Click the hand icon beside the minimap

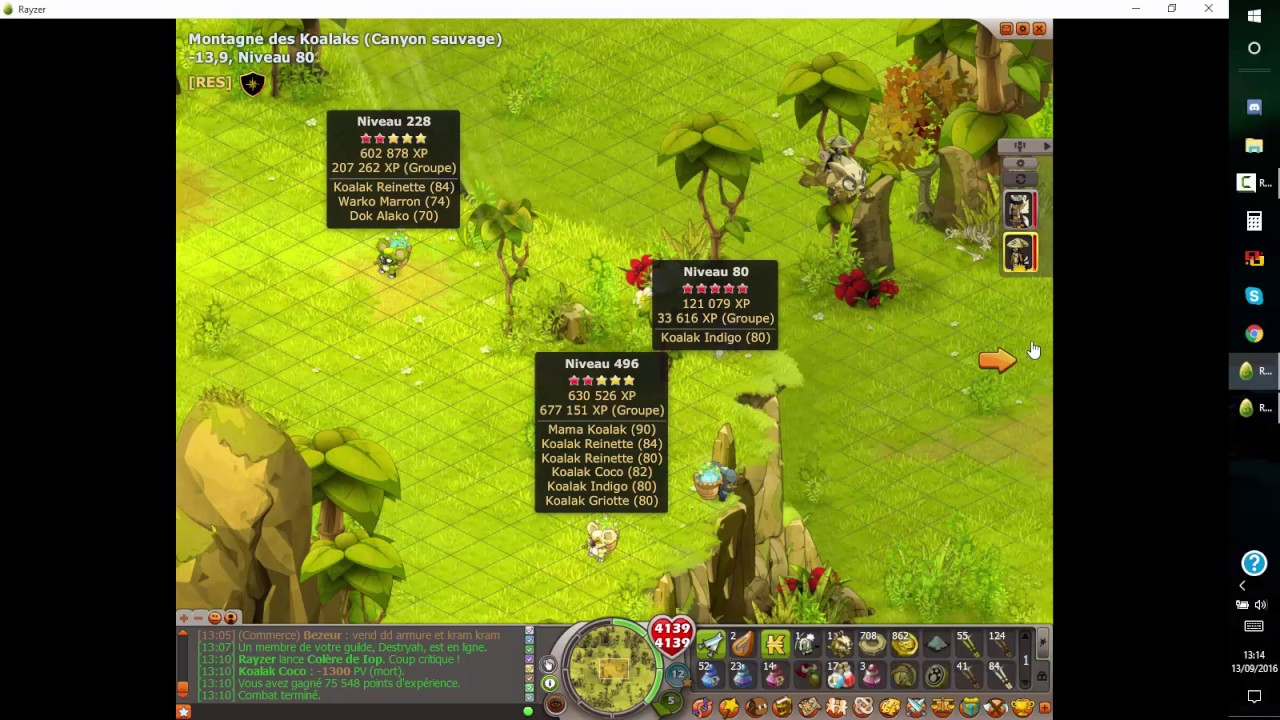(x=549, y=664)
